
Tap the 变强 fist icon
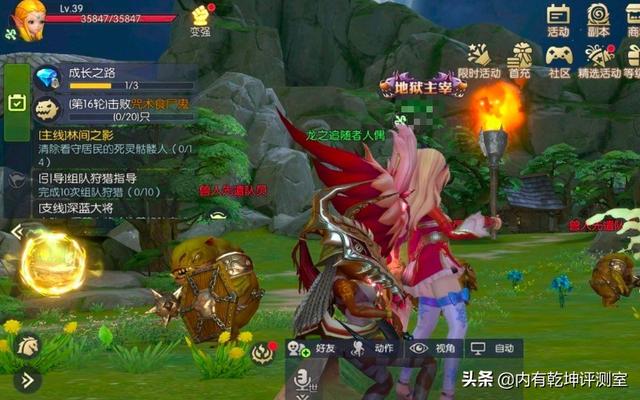coord(202,18)
